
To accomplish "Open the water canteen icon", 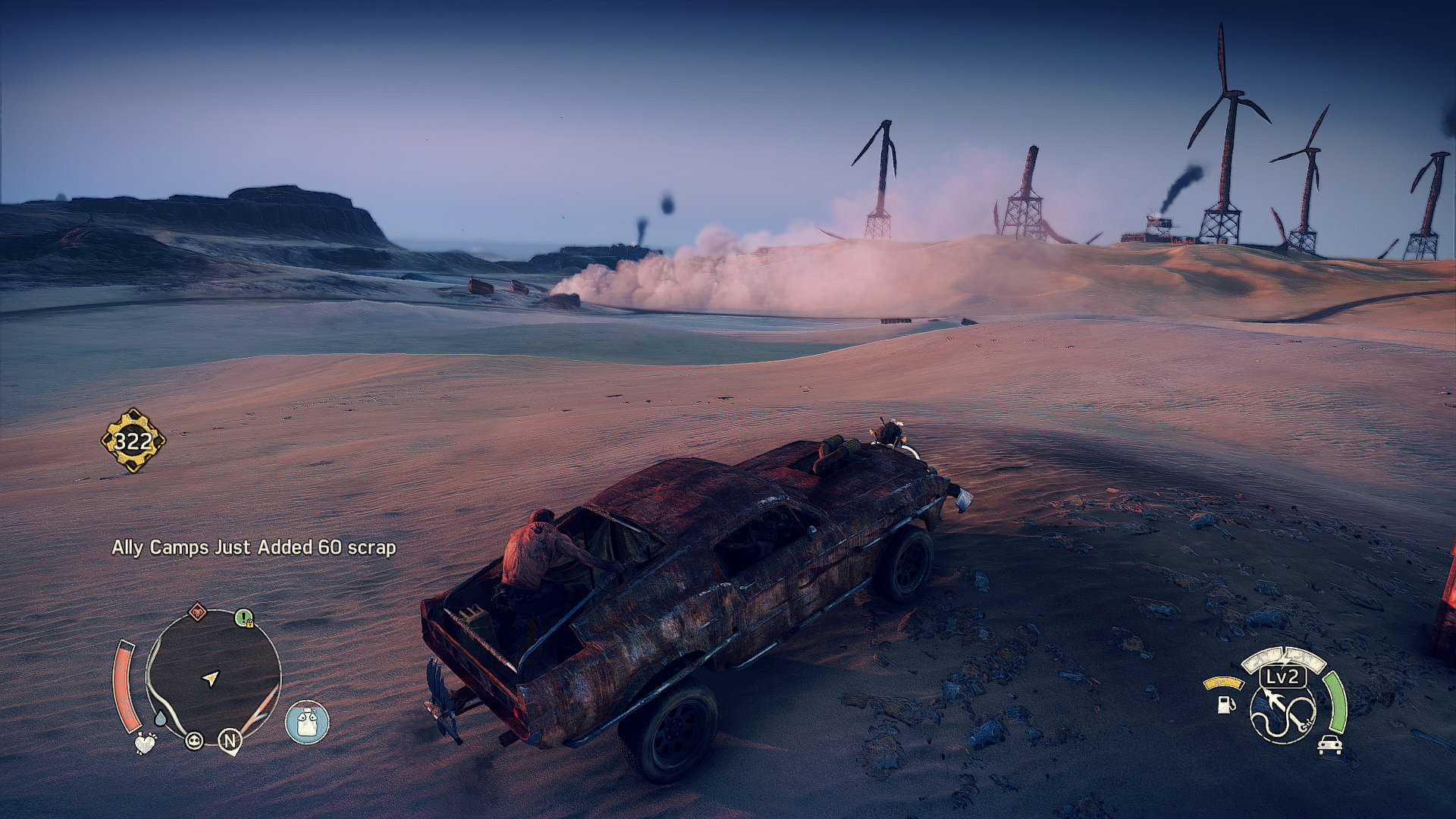I will coord(307,722).
